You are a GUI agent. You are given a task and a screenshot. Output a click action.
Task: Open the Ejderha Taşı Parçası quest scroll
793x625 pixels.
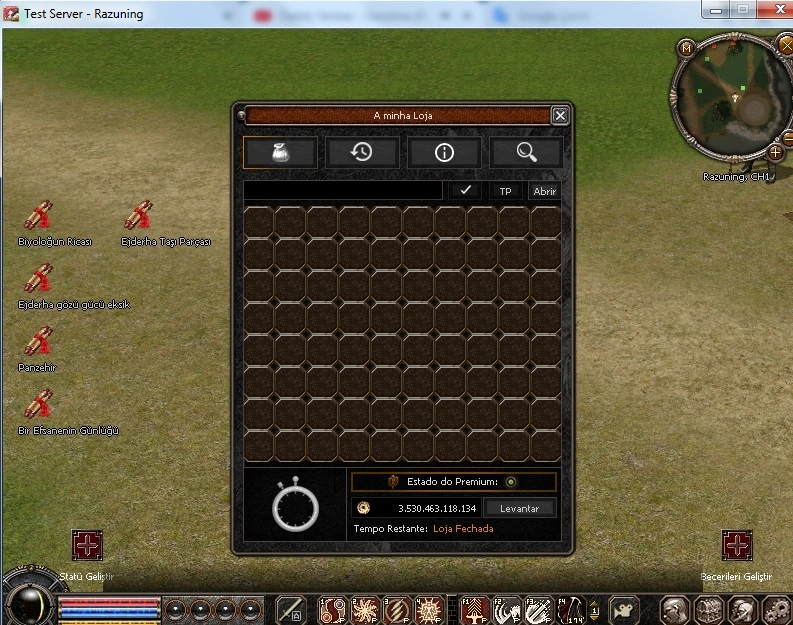[x=138, y=216]
